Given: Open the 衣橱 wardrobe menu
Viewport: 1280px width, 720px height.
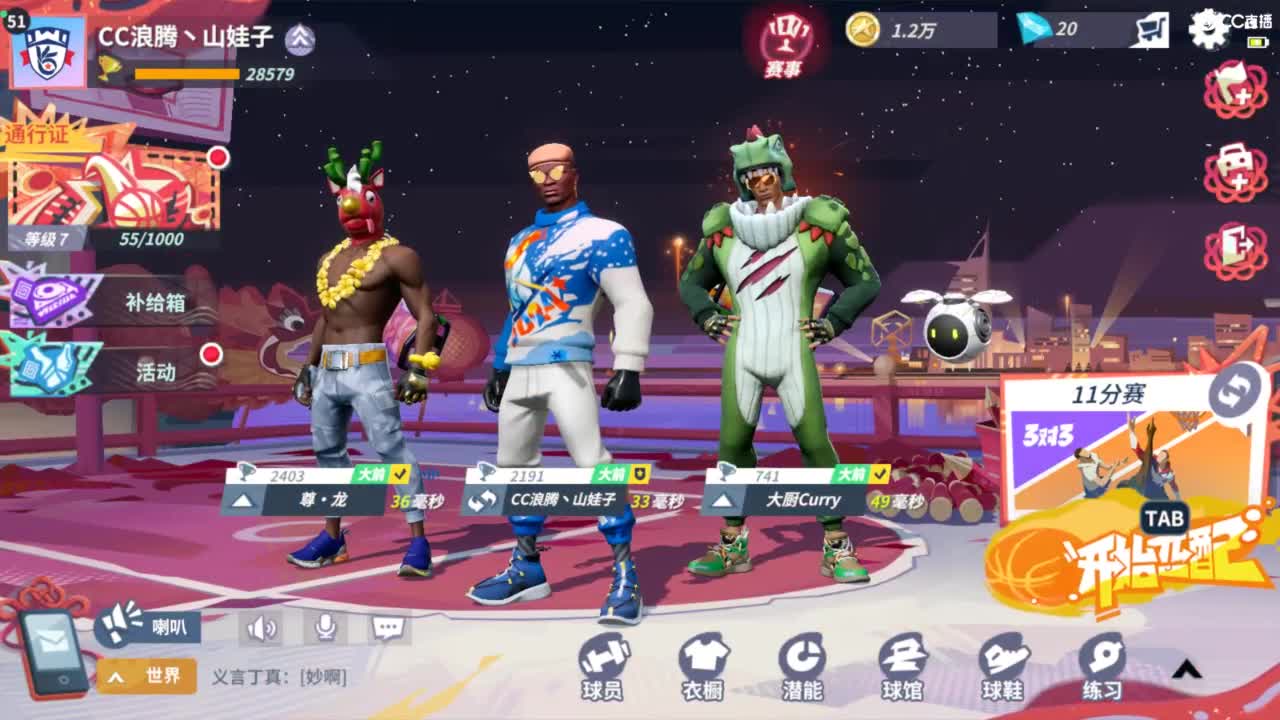Looking at the screenshot, I should pos(703,666).
